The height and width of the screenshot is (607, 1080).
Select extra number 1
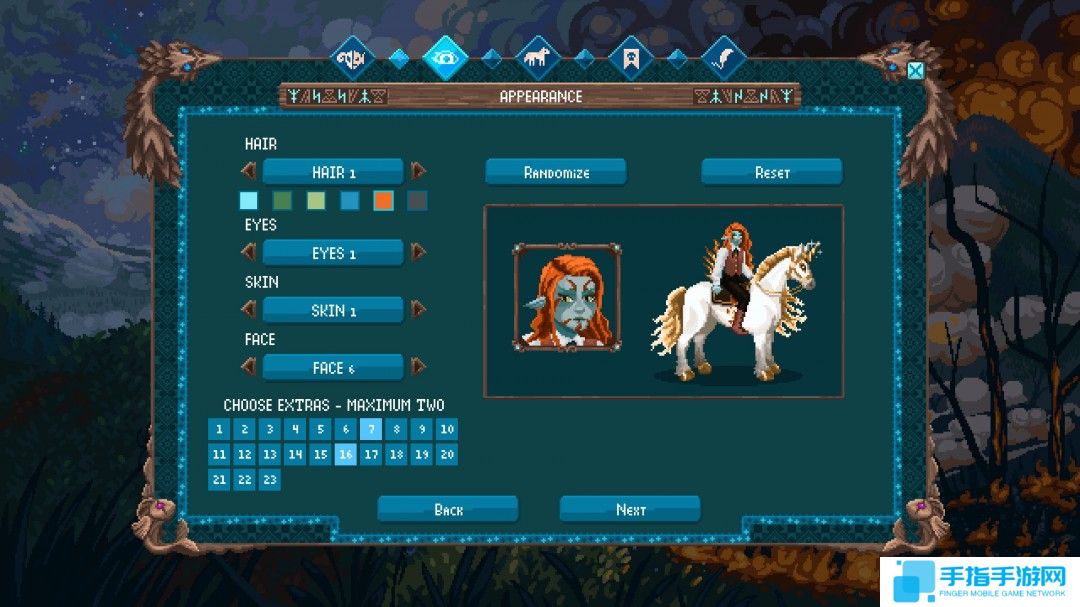[219, 429]
